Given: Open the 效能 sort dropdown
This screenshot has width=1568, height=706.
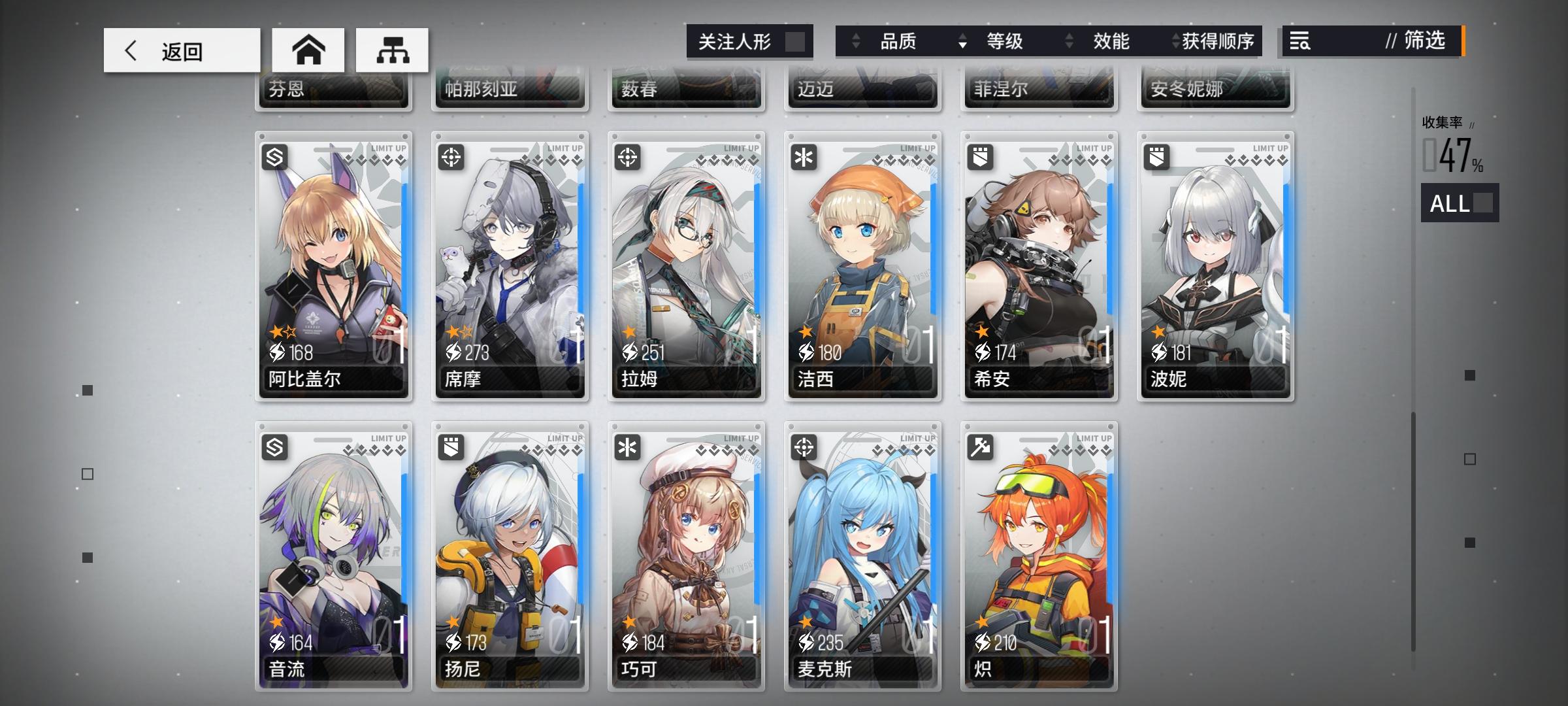Looking at the screenshot, I should click(x=1109, y=41).
